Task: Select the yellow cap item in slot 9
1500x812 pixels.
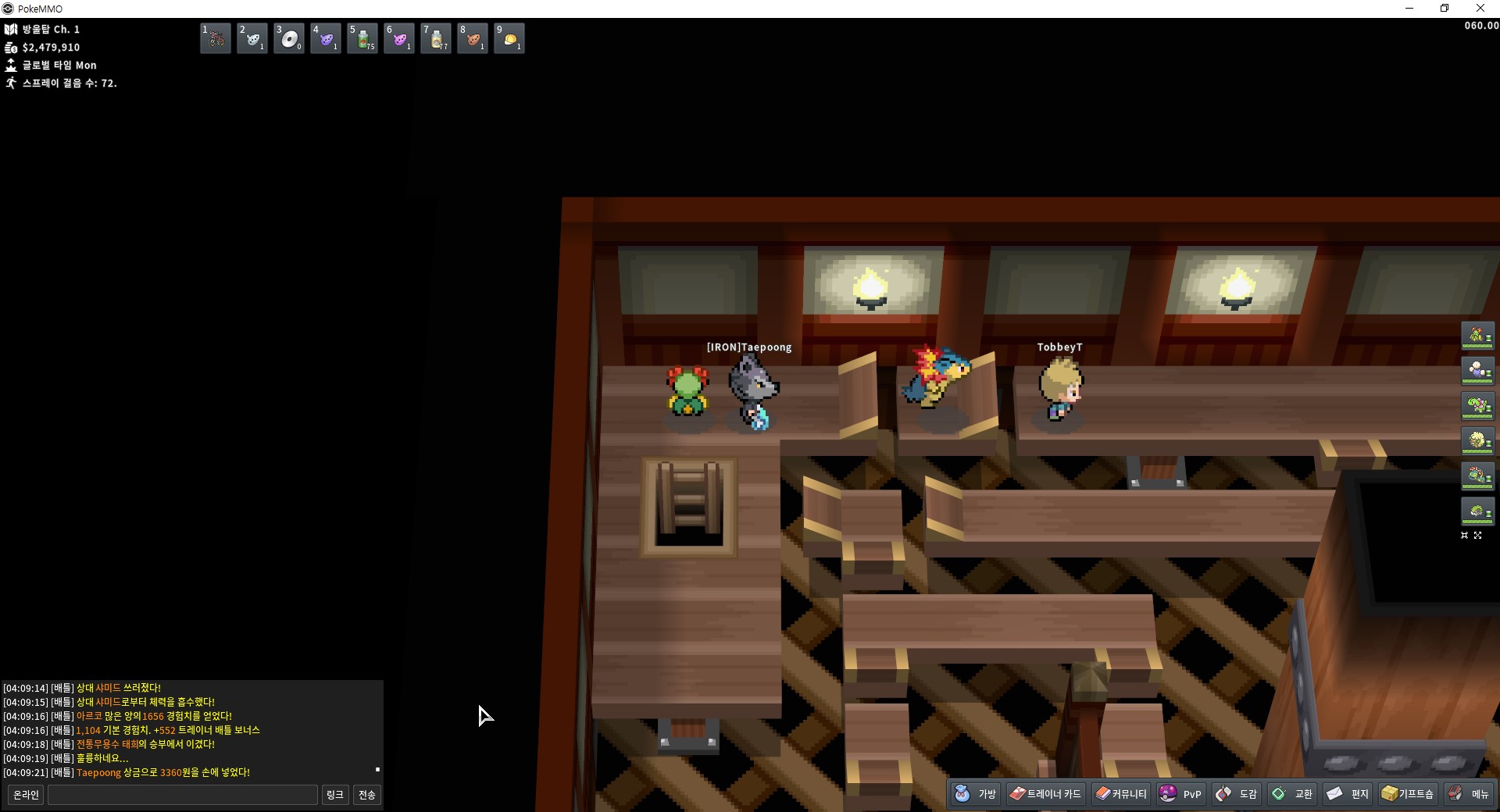Action: tap(509, 38)
